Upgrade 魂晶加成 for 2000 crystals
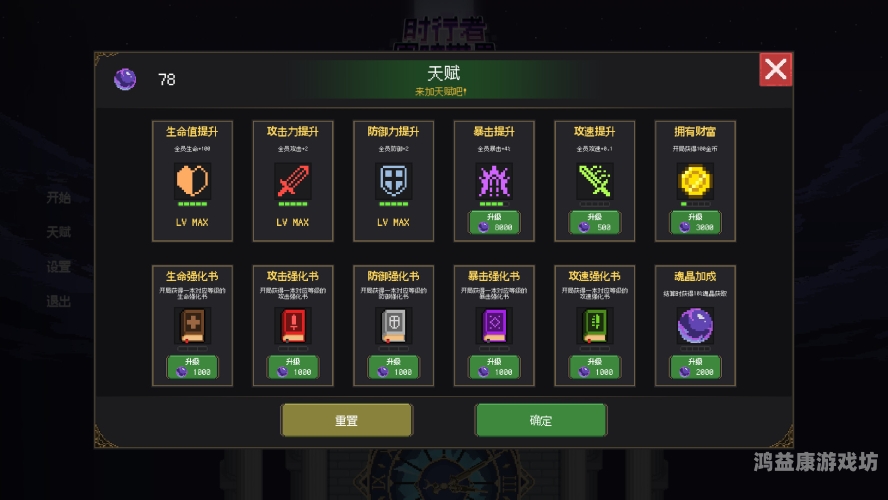The width and height of the screenshot is (888, 500). coord(695,367)
